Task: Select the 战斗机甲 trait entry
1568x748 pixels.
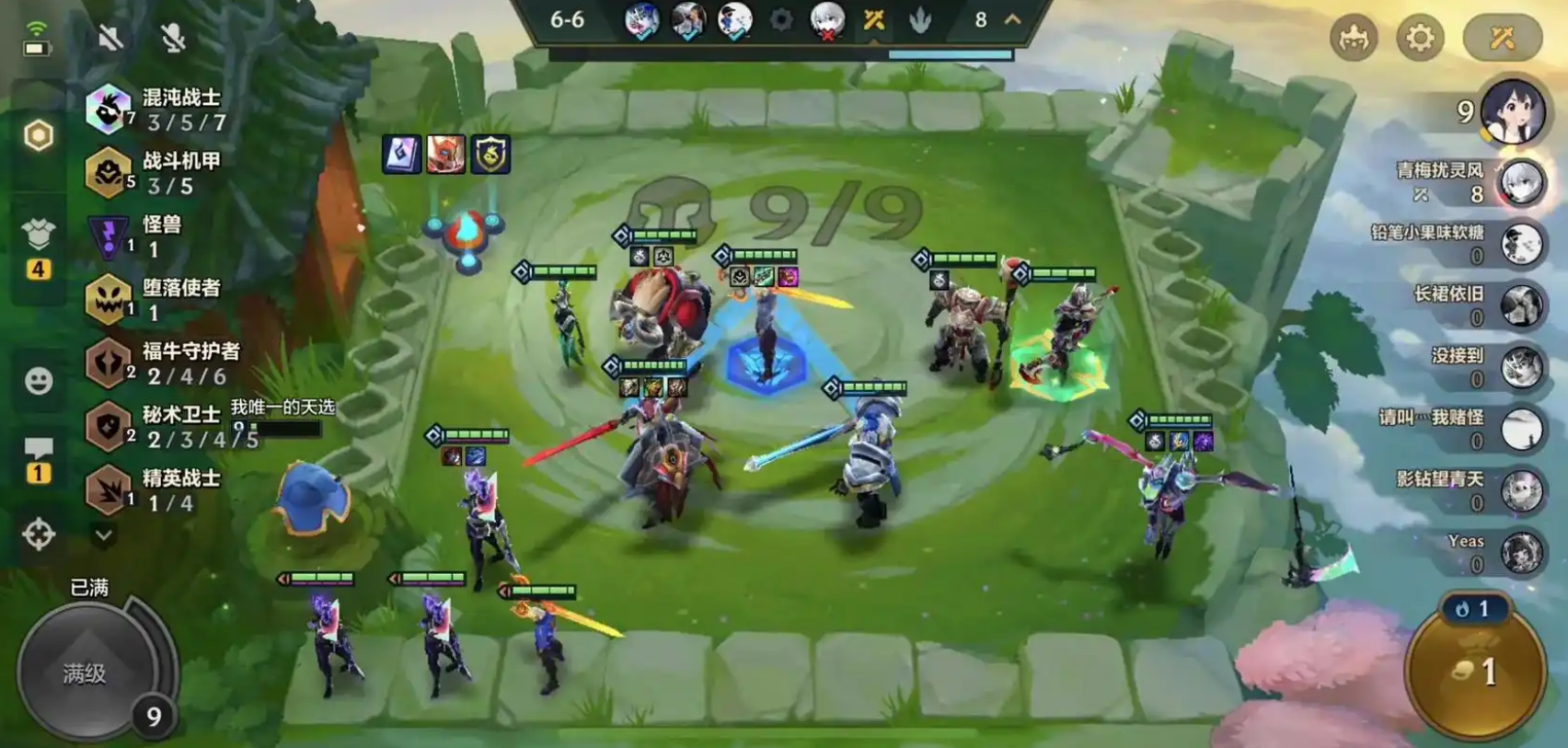Action: tap(155, 173)
